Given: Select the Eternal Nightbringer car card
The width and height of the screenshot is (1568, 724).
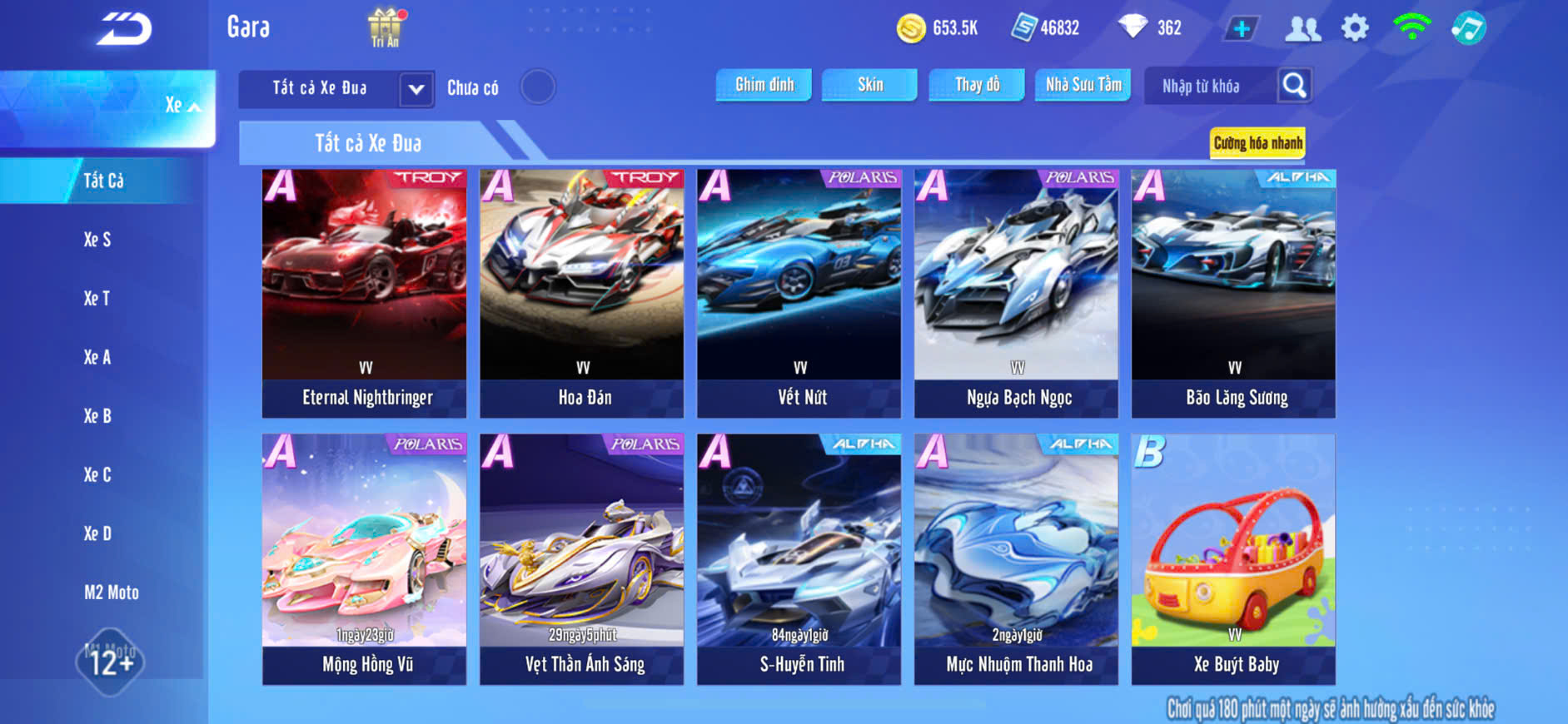Looking at the screenshot, I should pos(365,293).
